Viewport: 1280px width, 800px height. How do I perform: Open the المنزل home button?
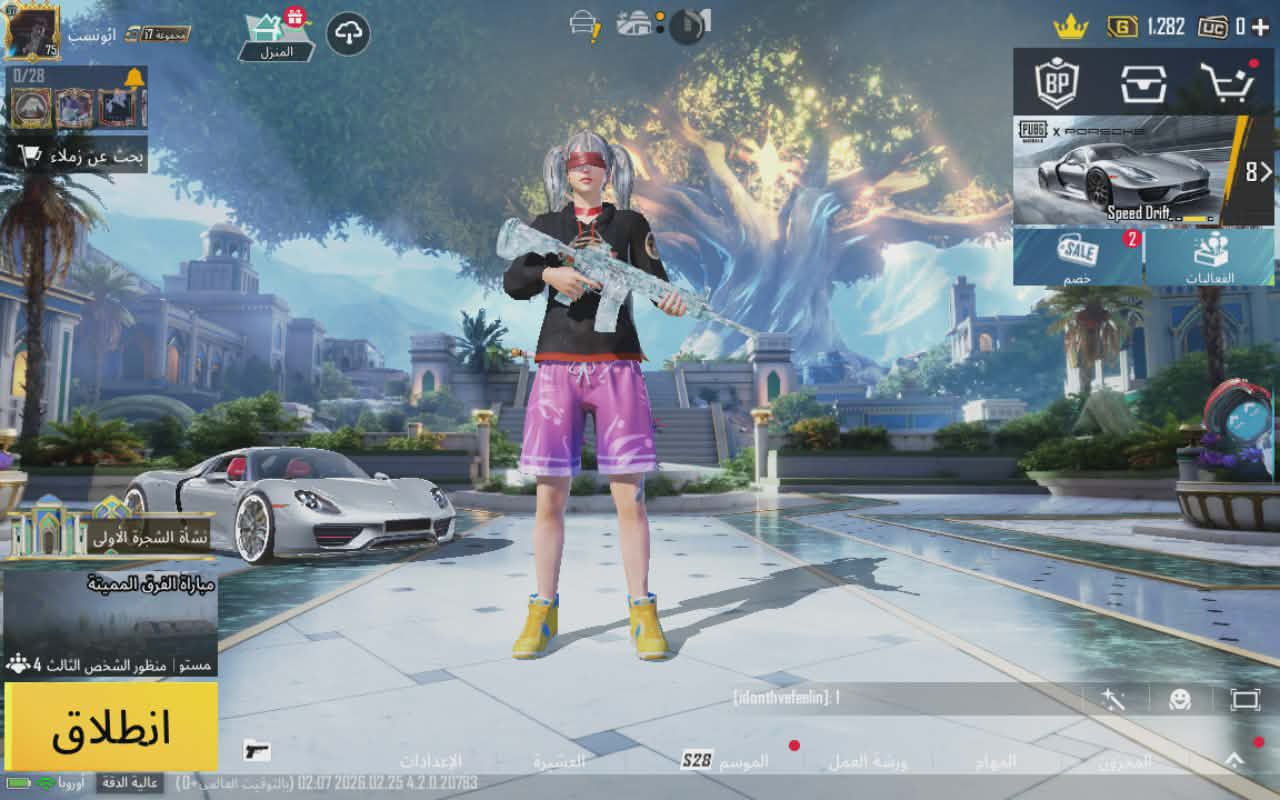tap(277, 36)
